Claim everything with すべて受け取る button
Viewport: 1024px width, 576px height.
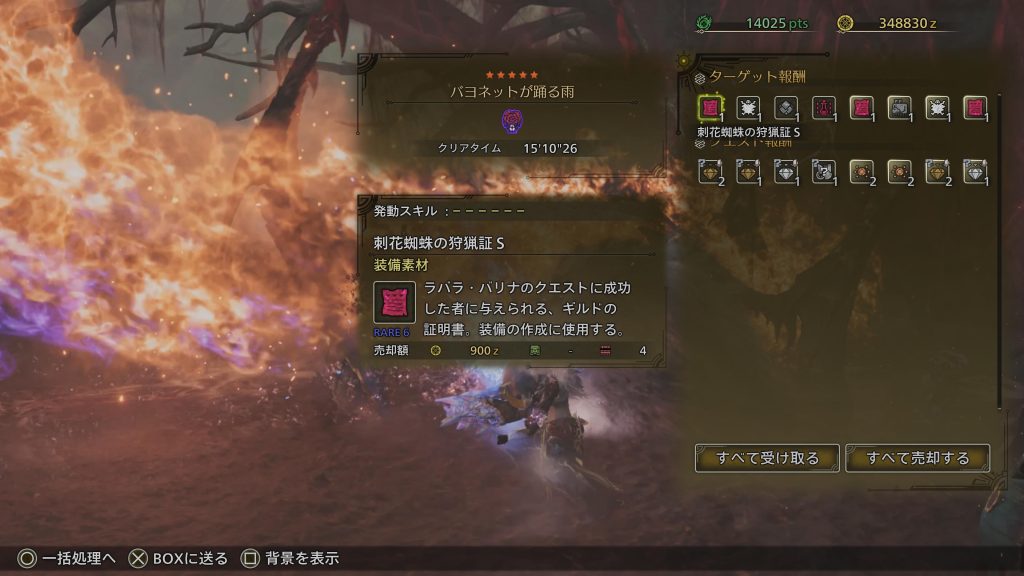(767, 458)
